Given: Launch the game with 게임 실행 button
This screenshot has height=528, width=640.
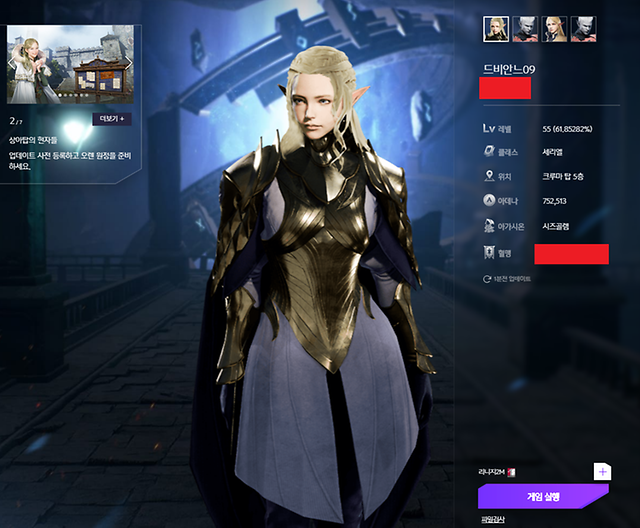Looking at the screenshot, I should (543, 496).
